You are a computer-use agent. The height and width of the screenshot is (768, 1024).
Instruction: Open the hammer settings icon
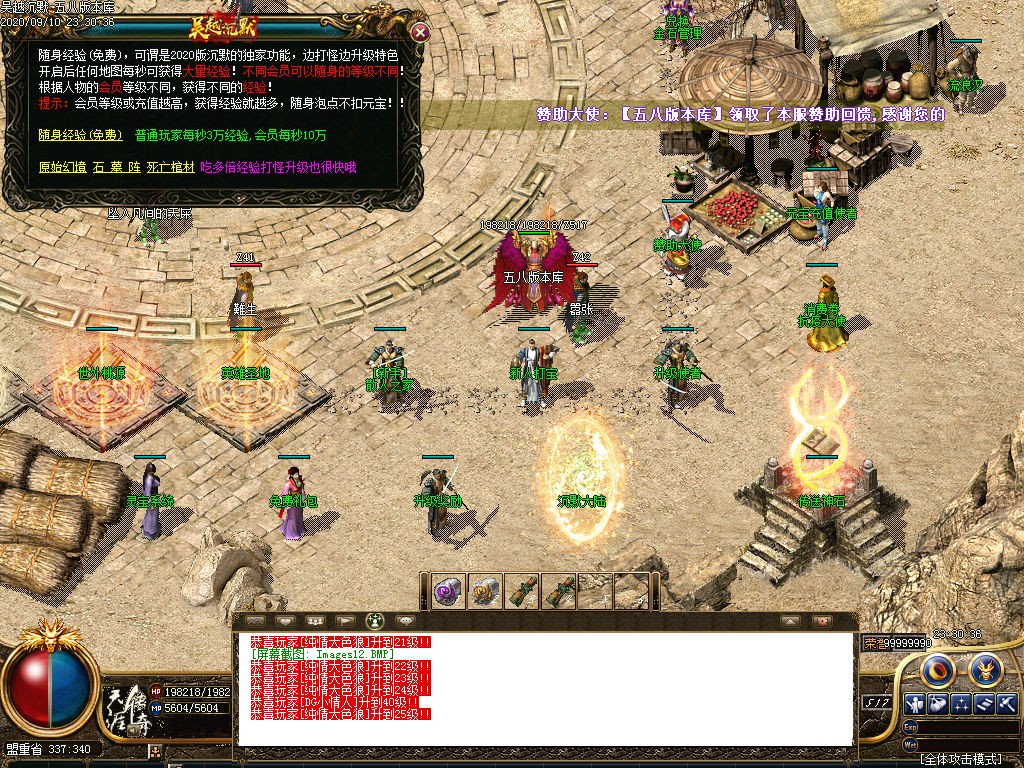point(1006,703)
